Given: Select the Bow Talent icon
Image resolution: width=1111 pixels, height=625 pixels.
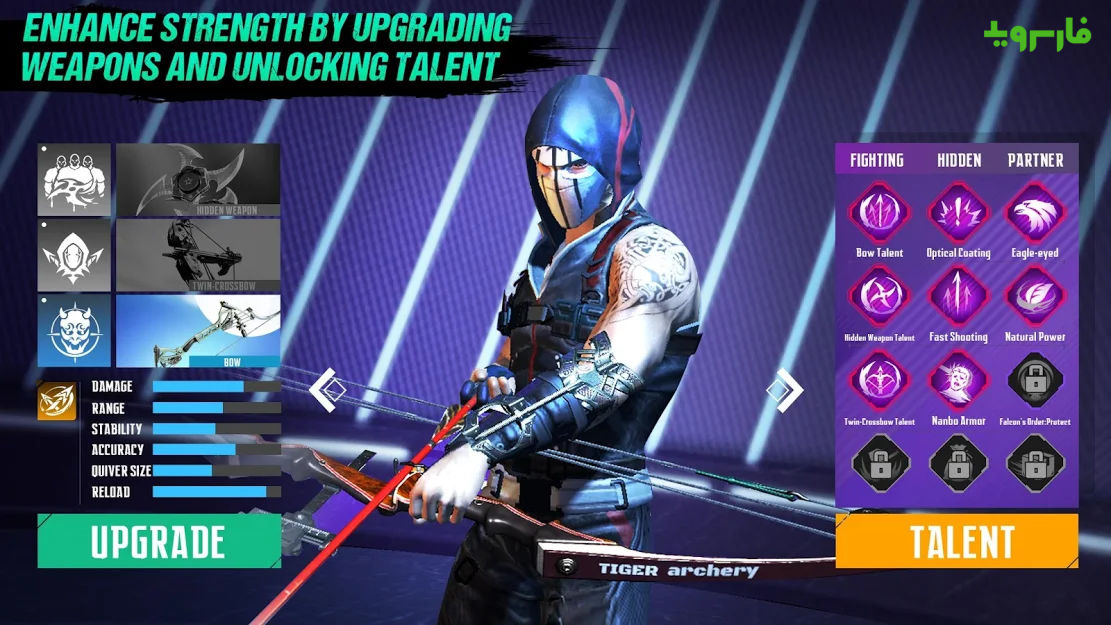Looking at the screenshot, I should [x=879, y=213].
